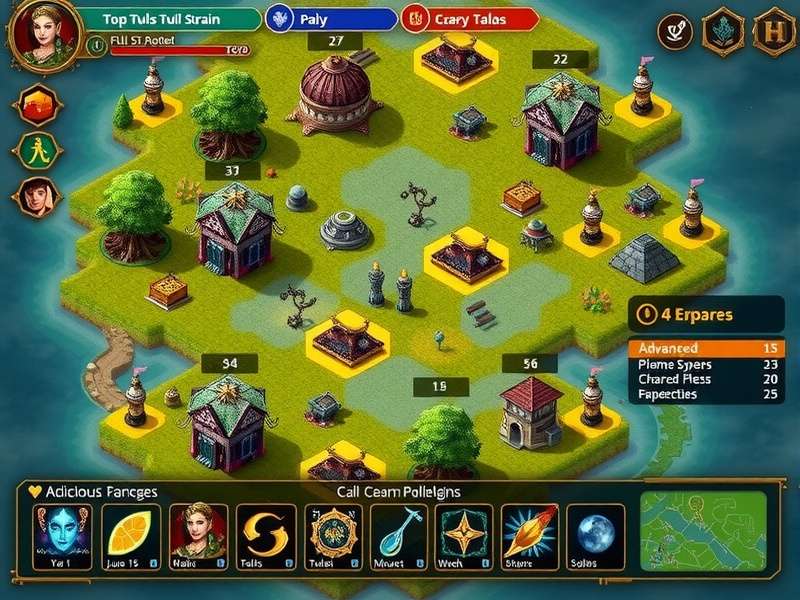Choose the dark-haired character hexagon portrait
This screenshot has height=600, width=800.
coord(38,197)
